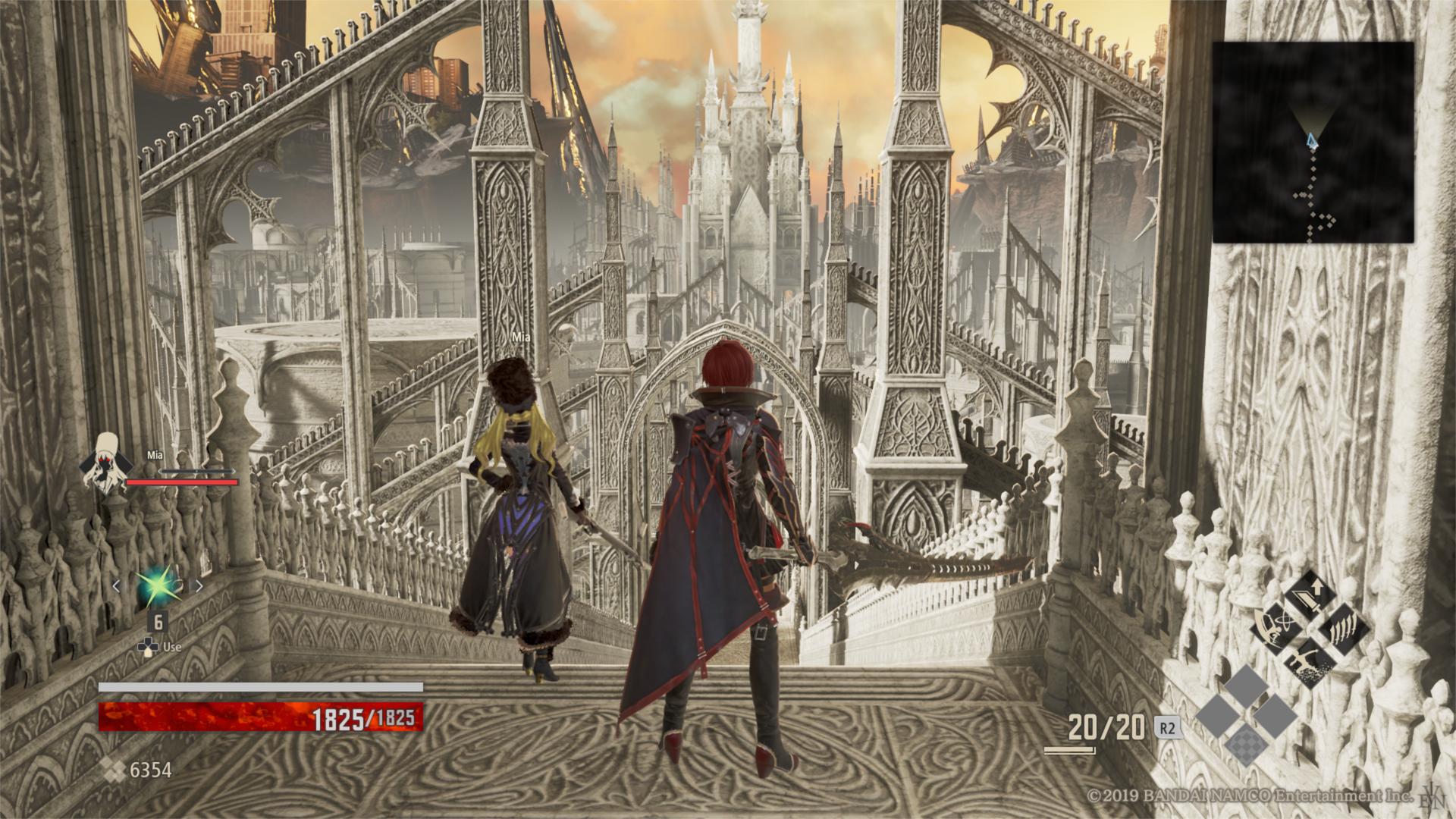1456x819 pixels.
Task: Select the checkered grey diamond slot
Action: [1247, 742]
